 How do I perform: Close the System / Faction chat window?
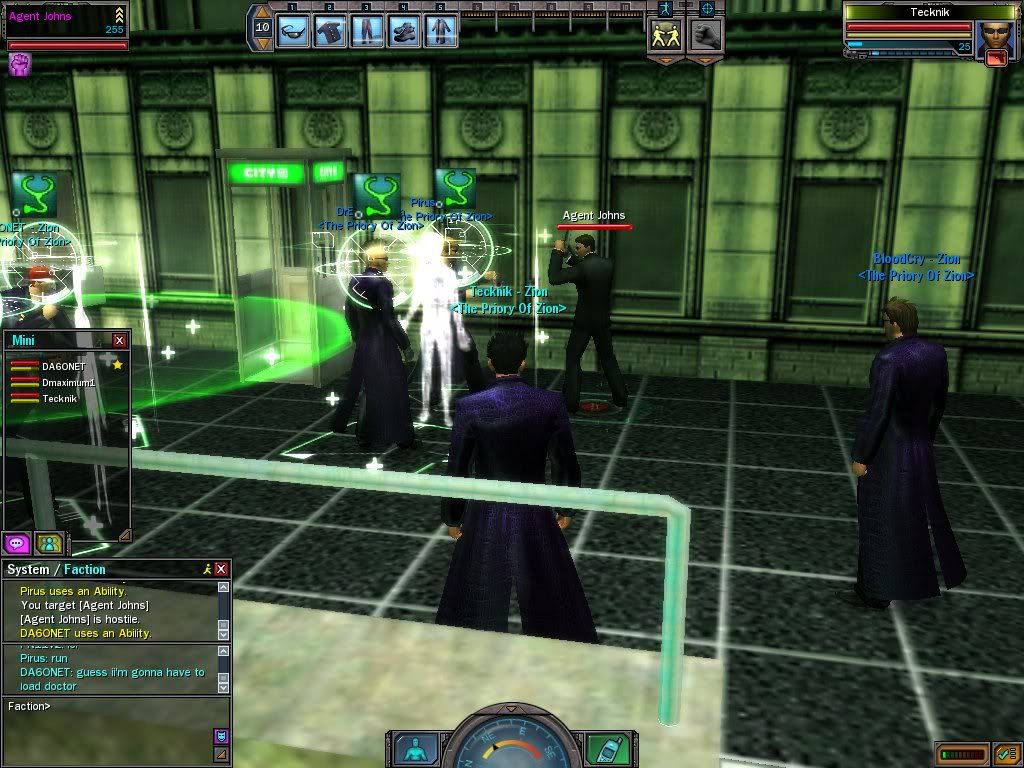[221, 569]
